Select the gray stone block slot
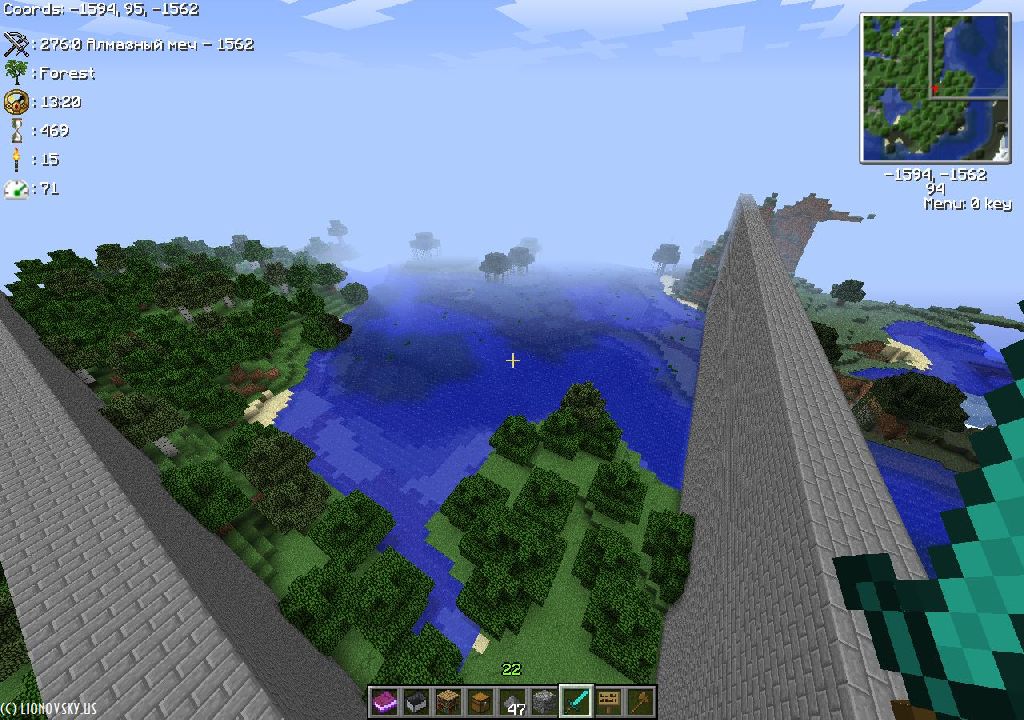1024x720 pixels. (545, 702)
